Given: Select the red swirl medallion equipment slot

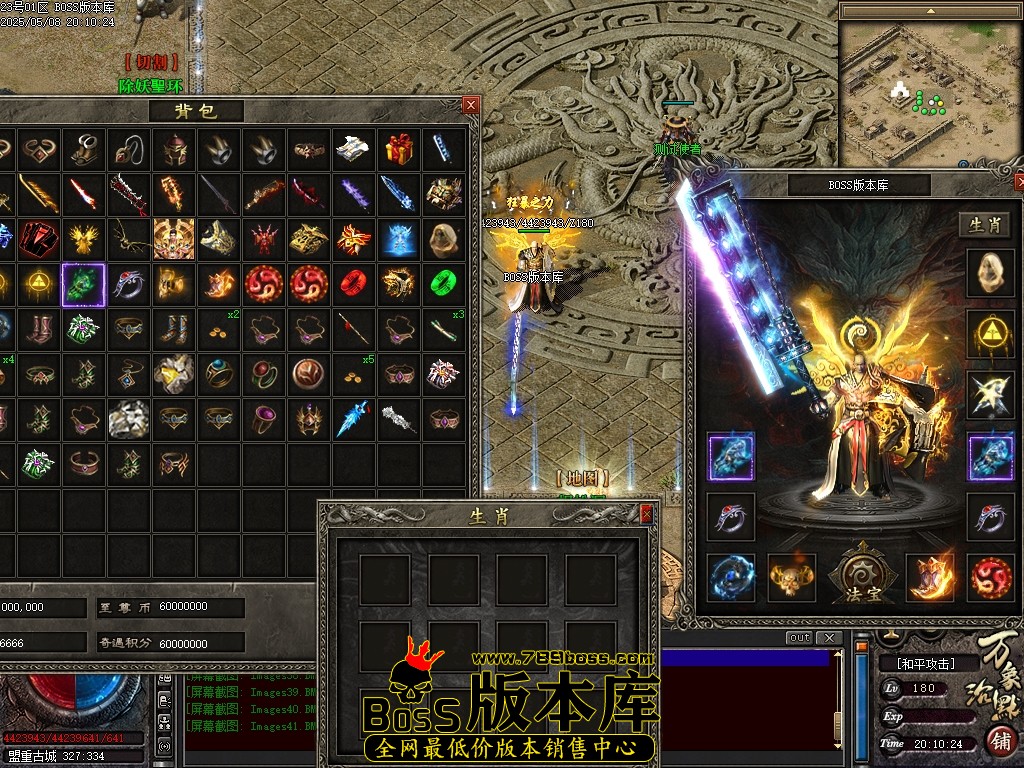Looking at the screenshot, I should coord(991,578).
